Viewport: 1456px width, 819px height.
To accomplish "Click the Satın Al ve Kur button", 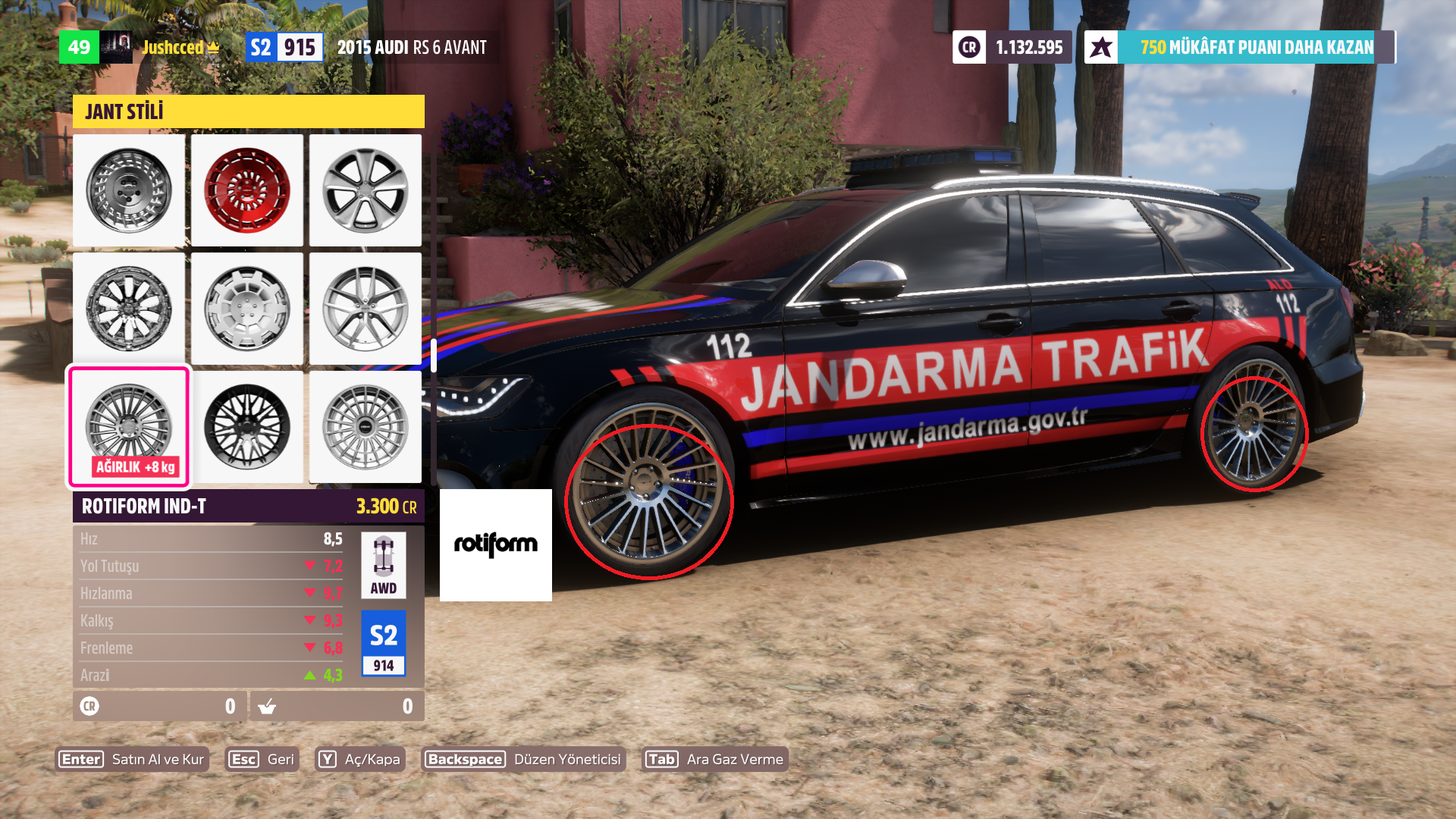I will [132, 759].
